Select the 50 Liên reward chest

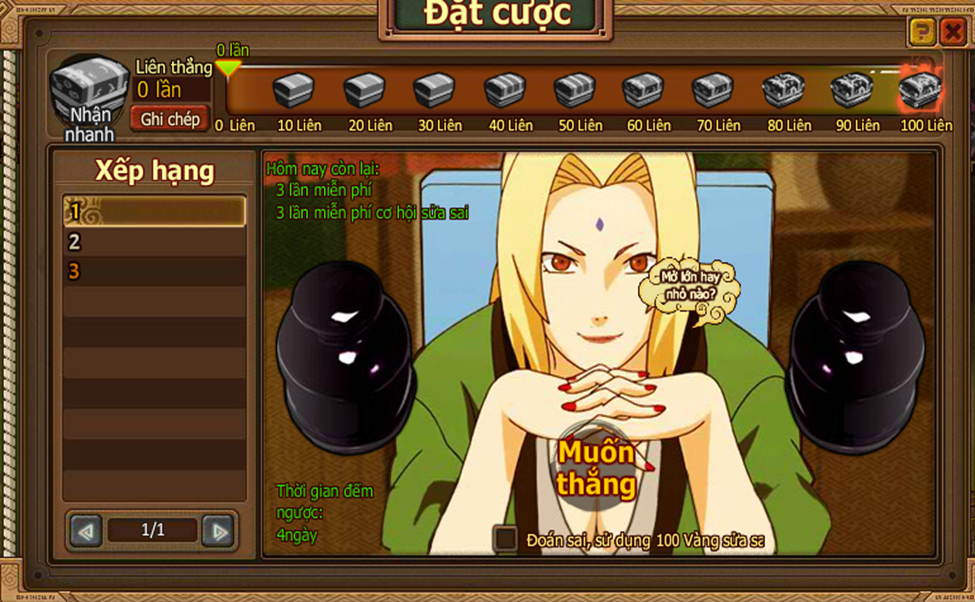pos(574,91)
